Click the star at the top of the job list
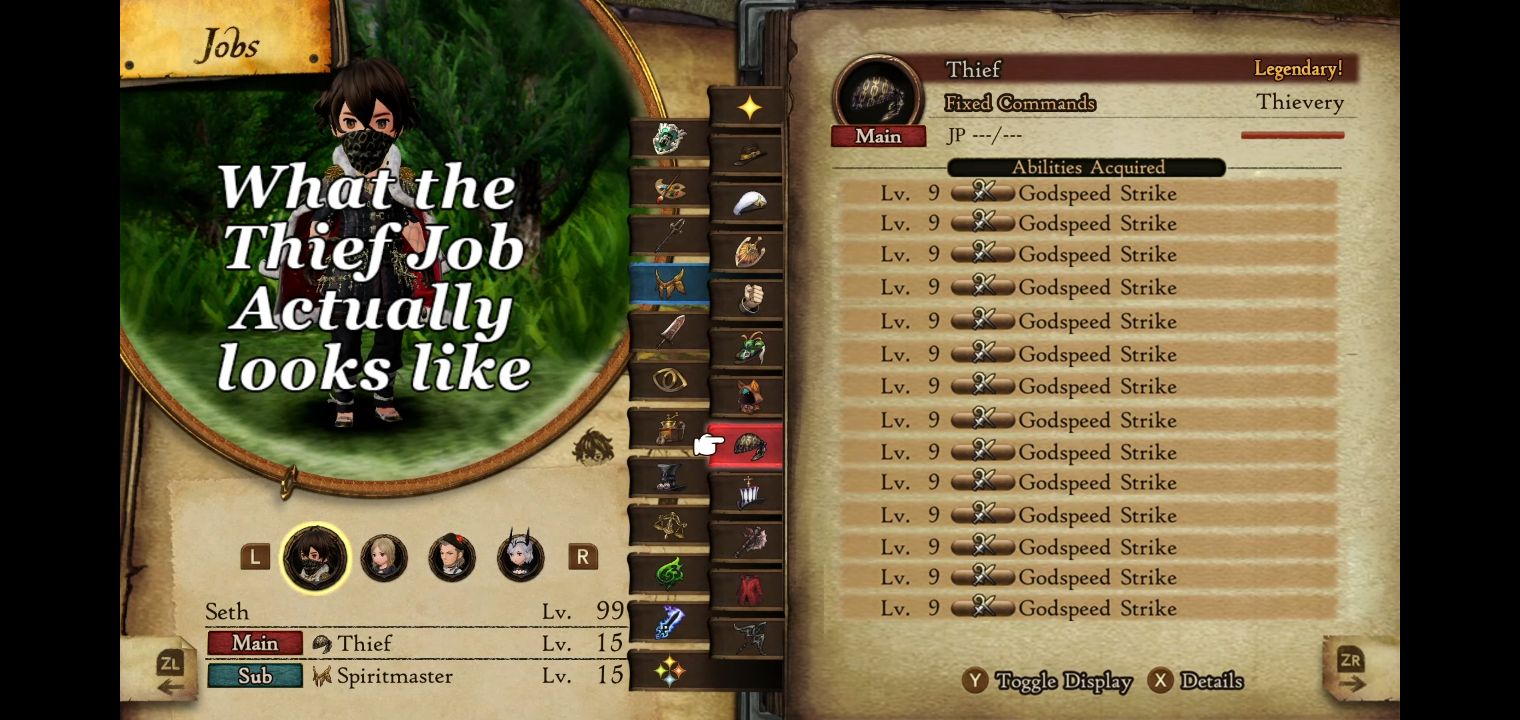Screen dimensions: 1520x720 tap(748, 108)
